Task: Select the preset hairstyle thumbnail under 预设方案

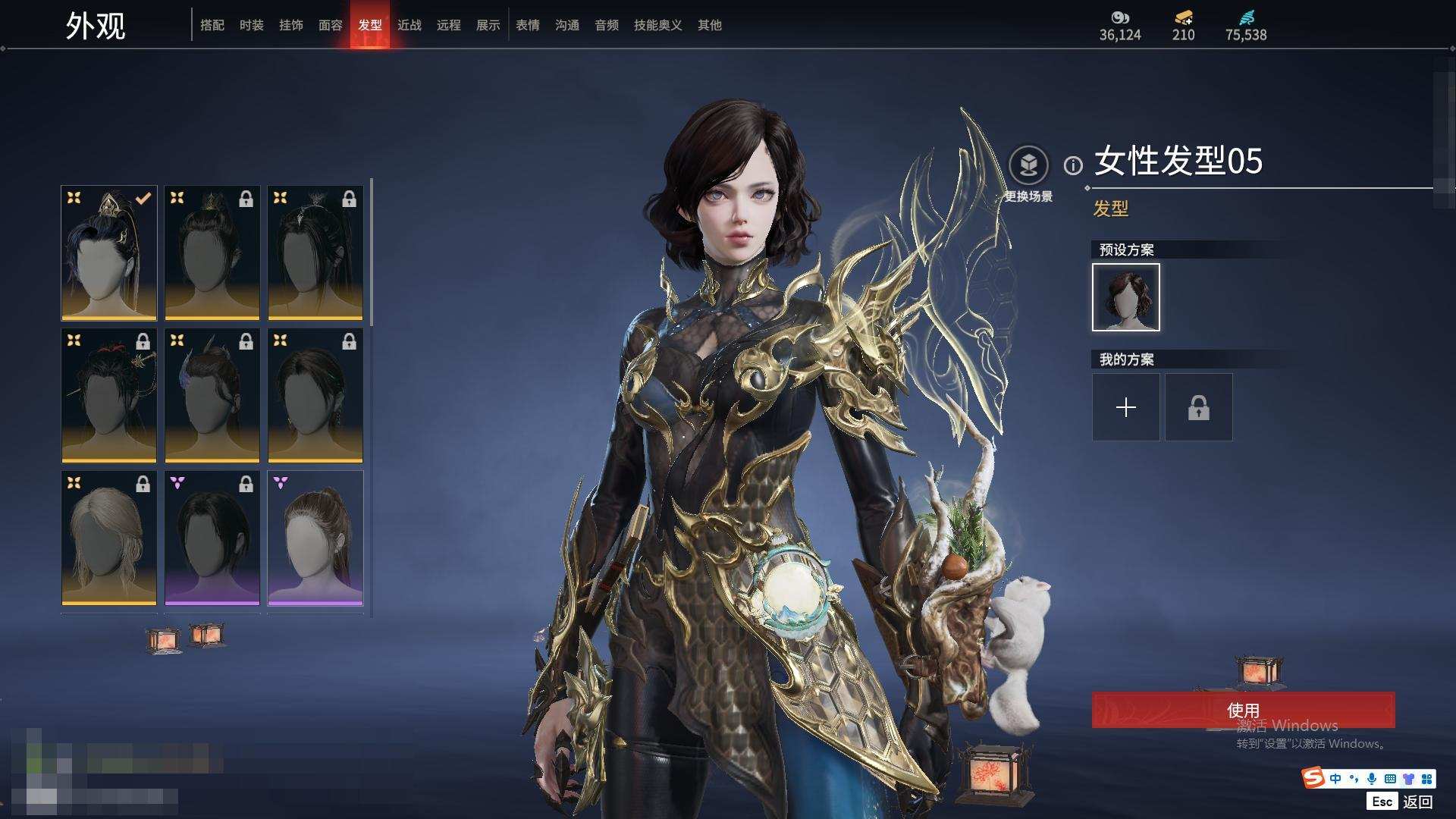Action: click(x=1126, y=297)
